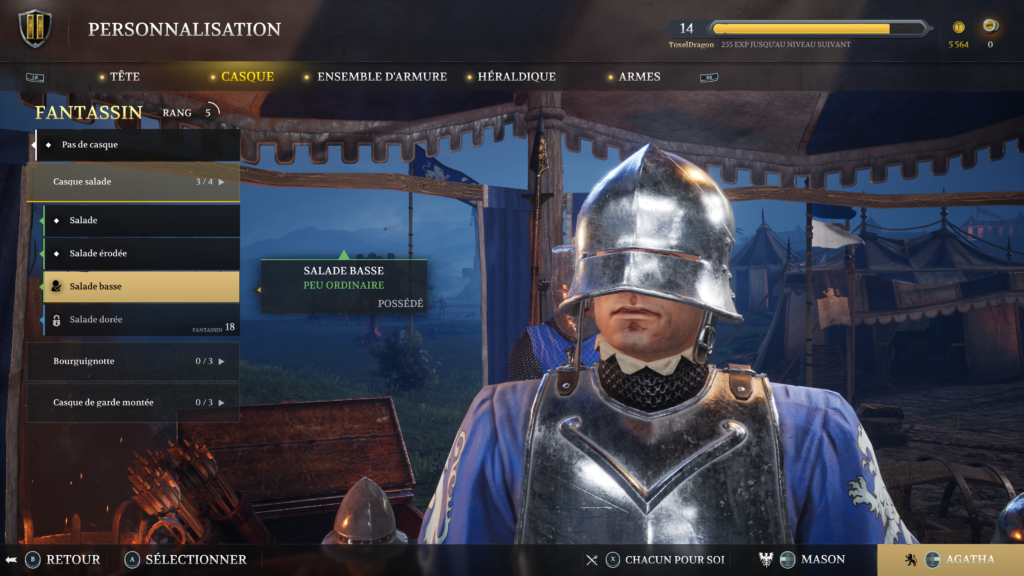Choose the Chacun pour soi faction
1024x576 pixels.
click(663, 559)
